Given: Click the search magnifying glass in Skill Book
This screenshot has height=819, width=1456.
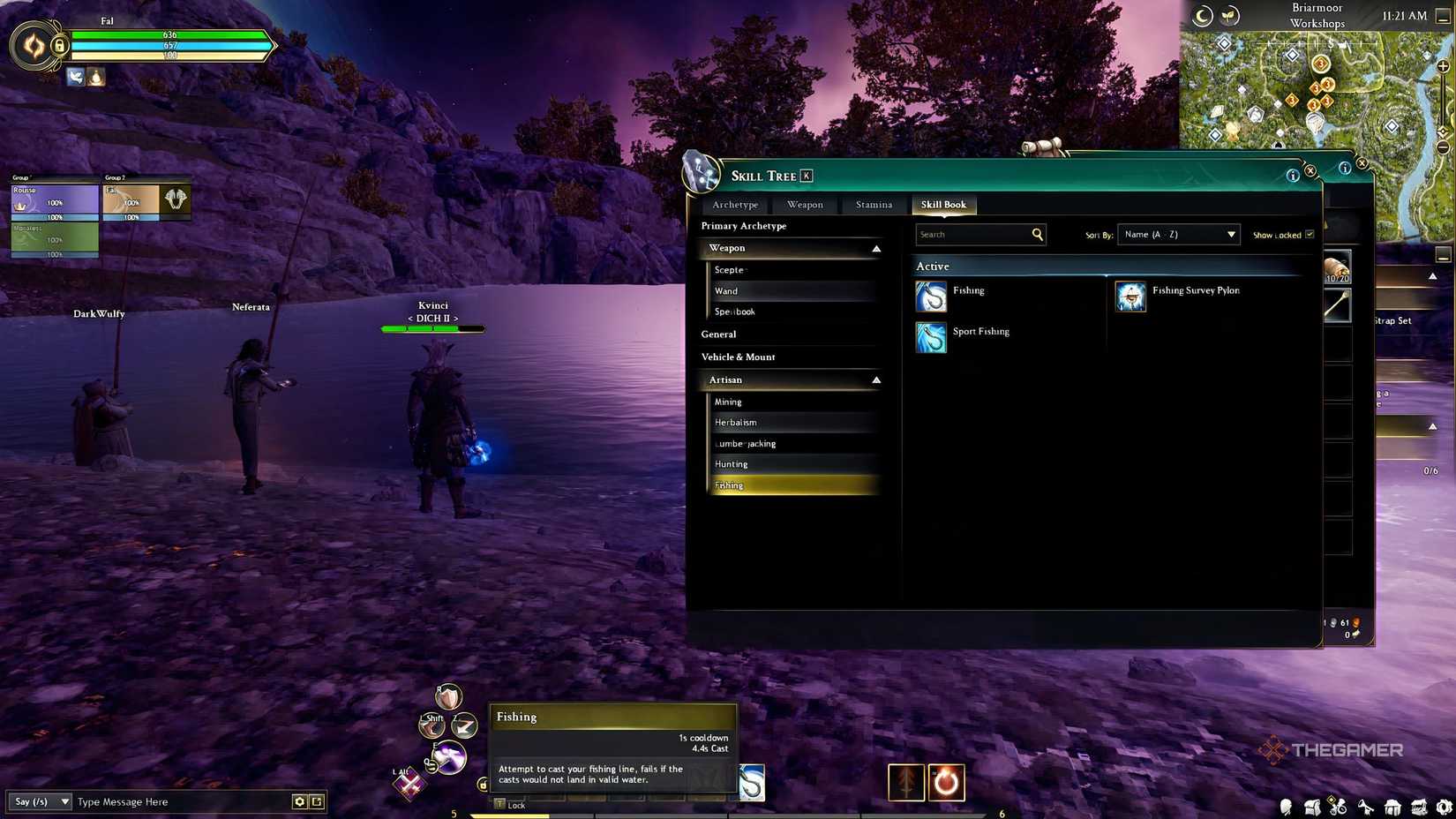Looking at the screenshot, I should coord(1037,234).
